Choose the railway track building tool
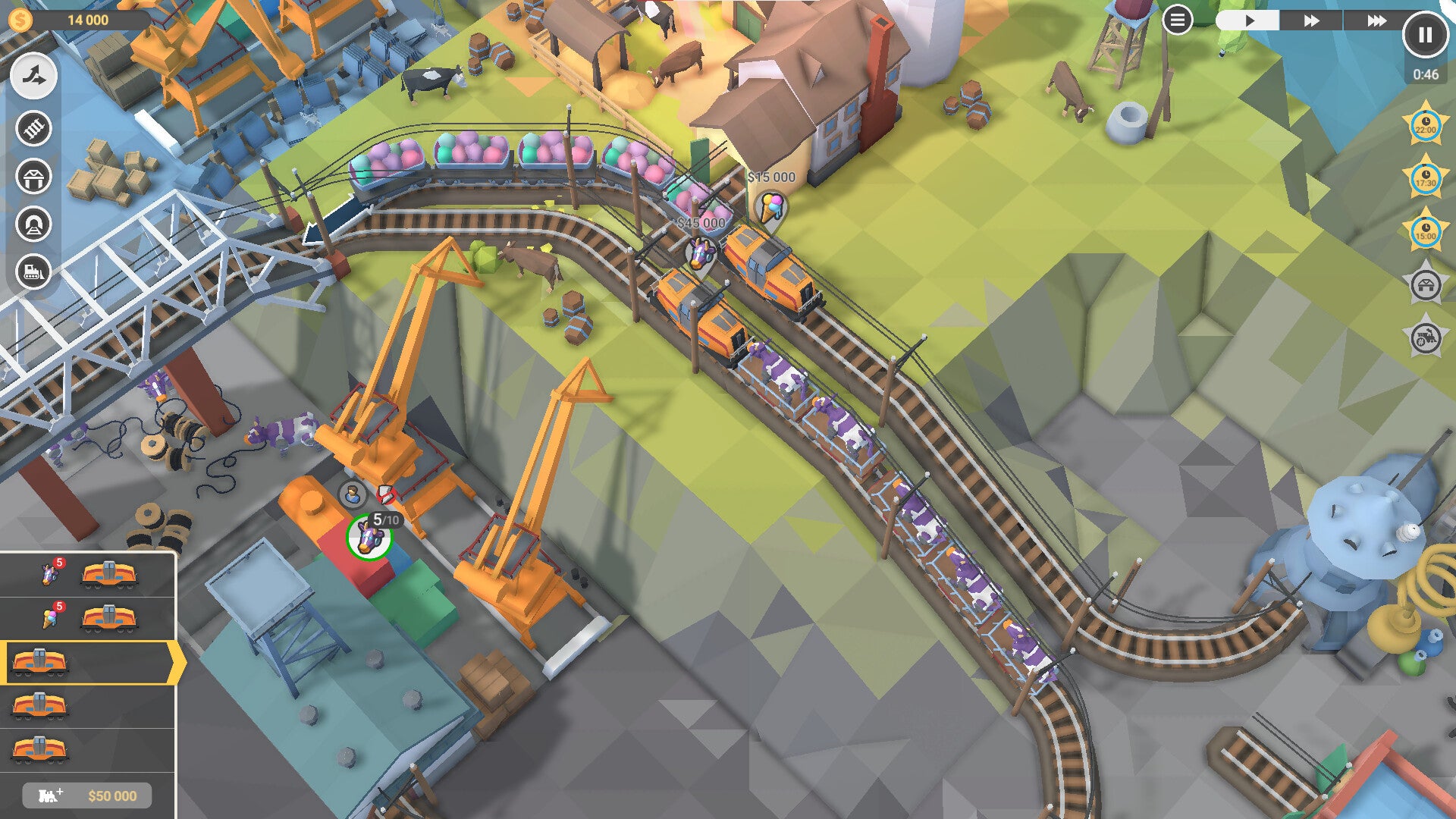1456x819 pixels. 33,128
